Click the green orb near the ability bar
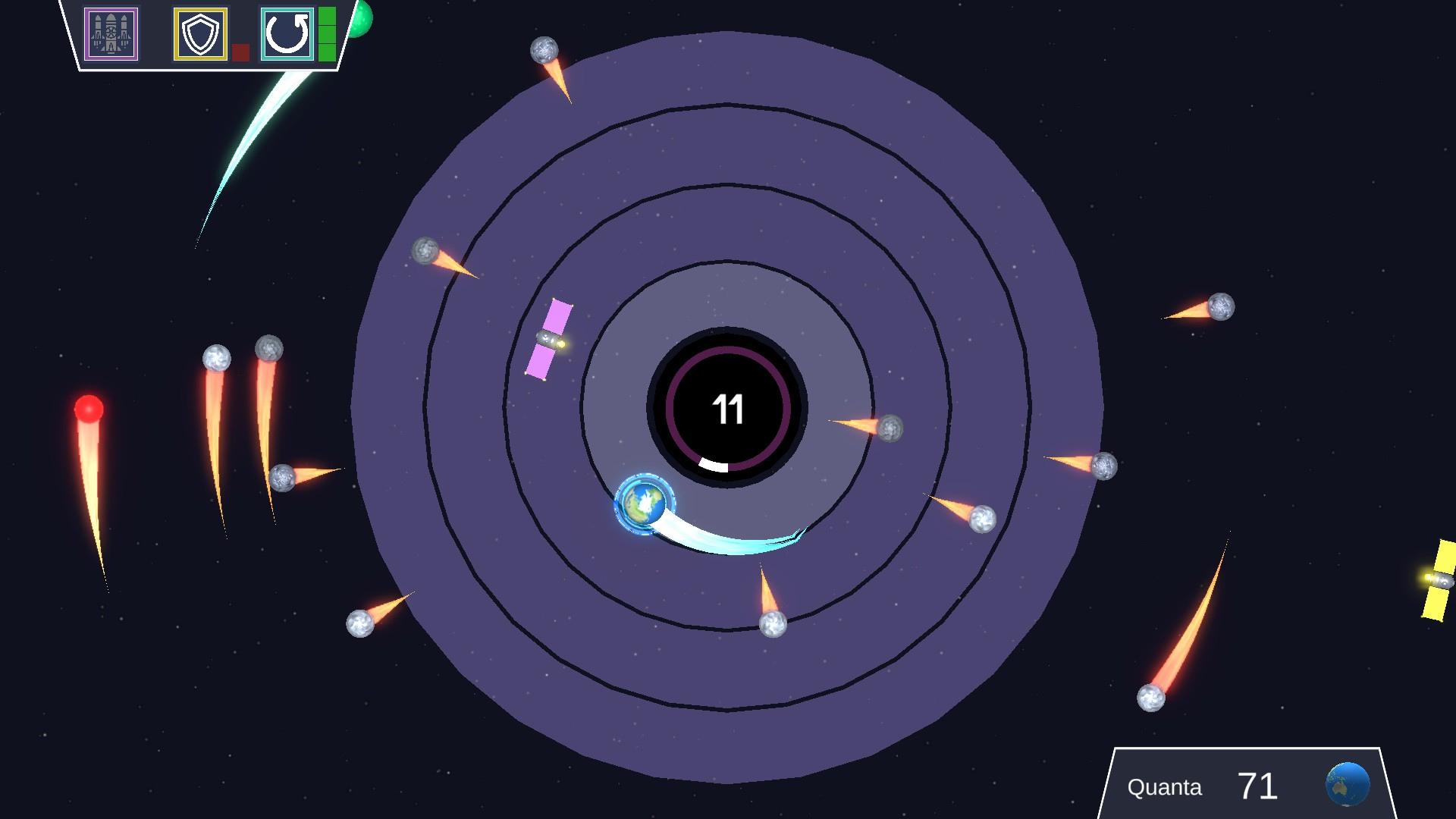The height and width of the screenshot is (819, 1456). [x=358, y=20]
